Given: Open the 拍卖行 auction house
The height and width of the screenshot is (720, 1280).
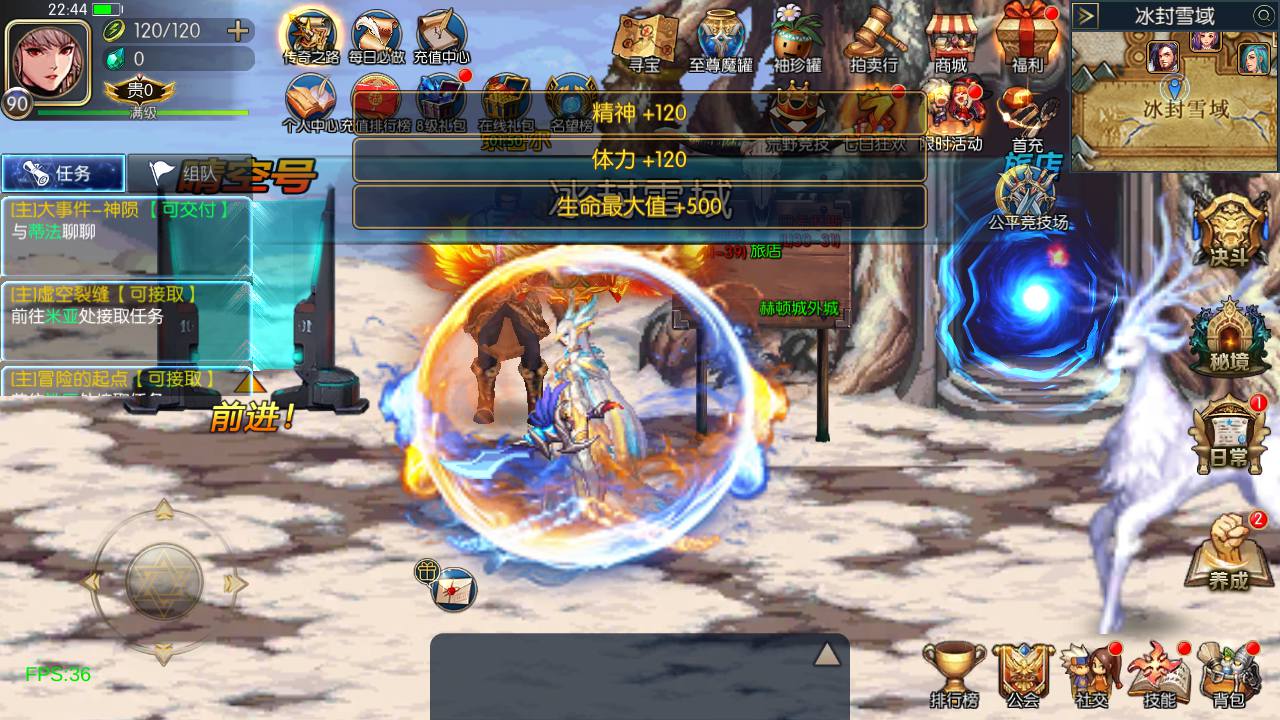Looking at the screenshot, I should click(873, 42).
